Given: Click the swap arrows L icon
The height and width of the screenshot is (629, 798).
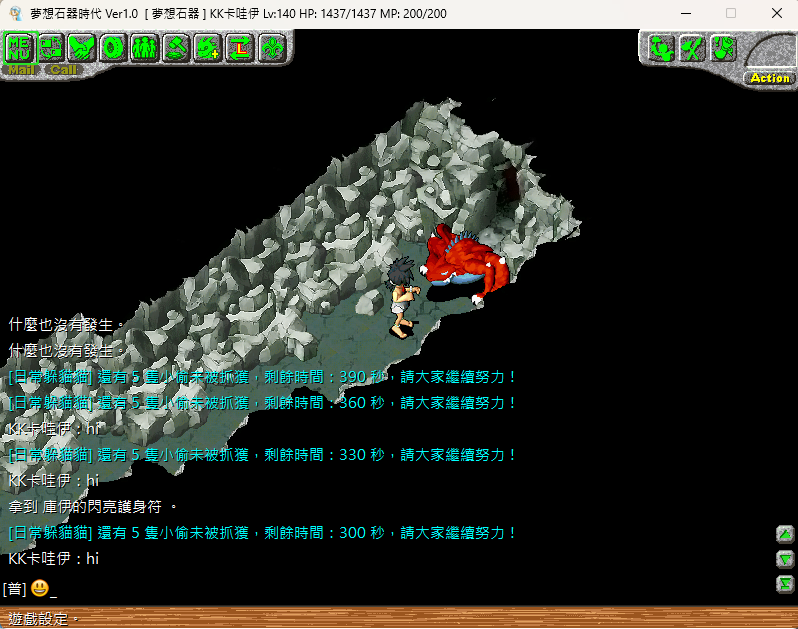Looking at the screenshot, I should click(239, 47).
